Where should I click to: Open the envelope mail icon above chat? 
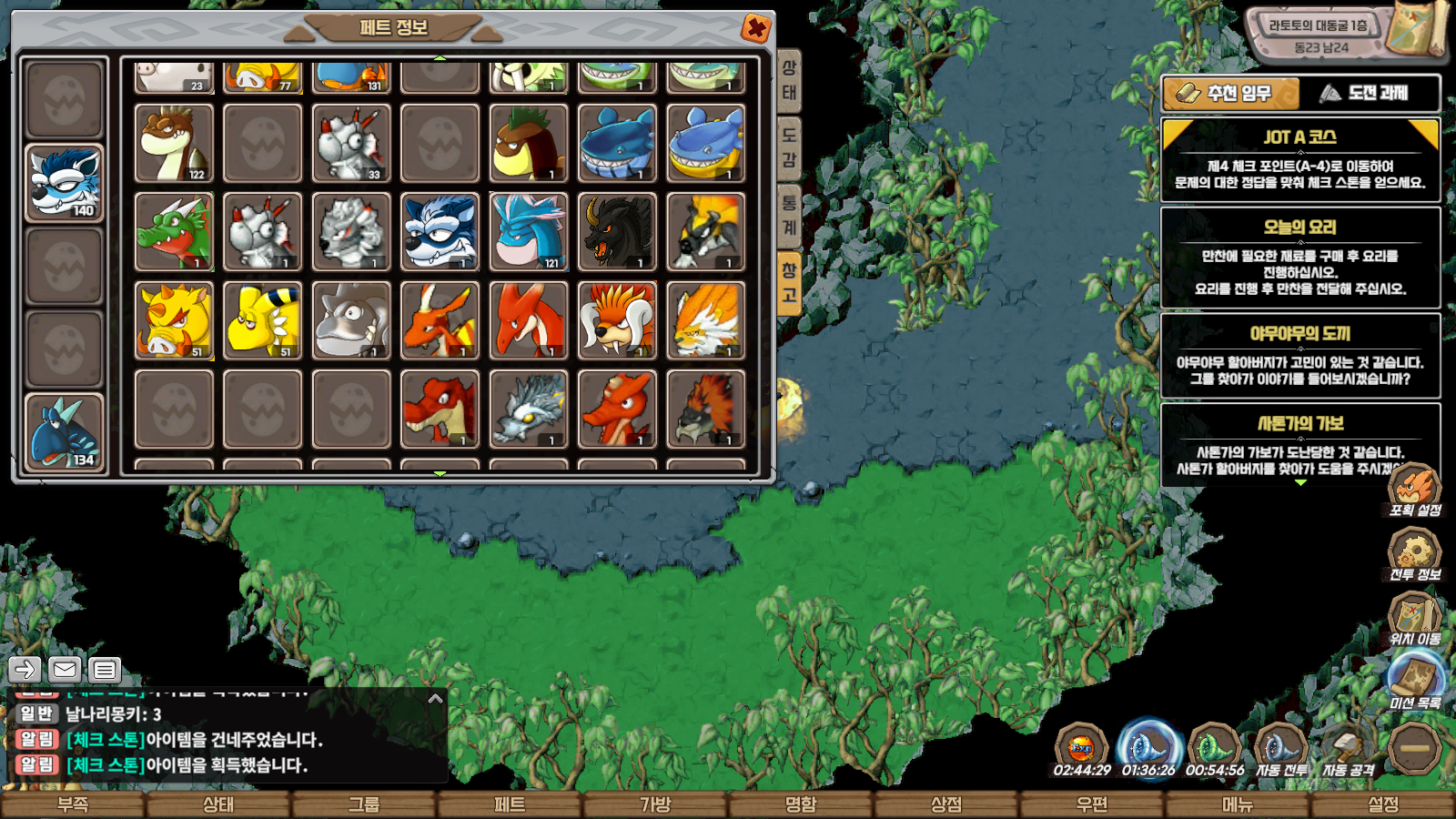[65, 670]
